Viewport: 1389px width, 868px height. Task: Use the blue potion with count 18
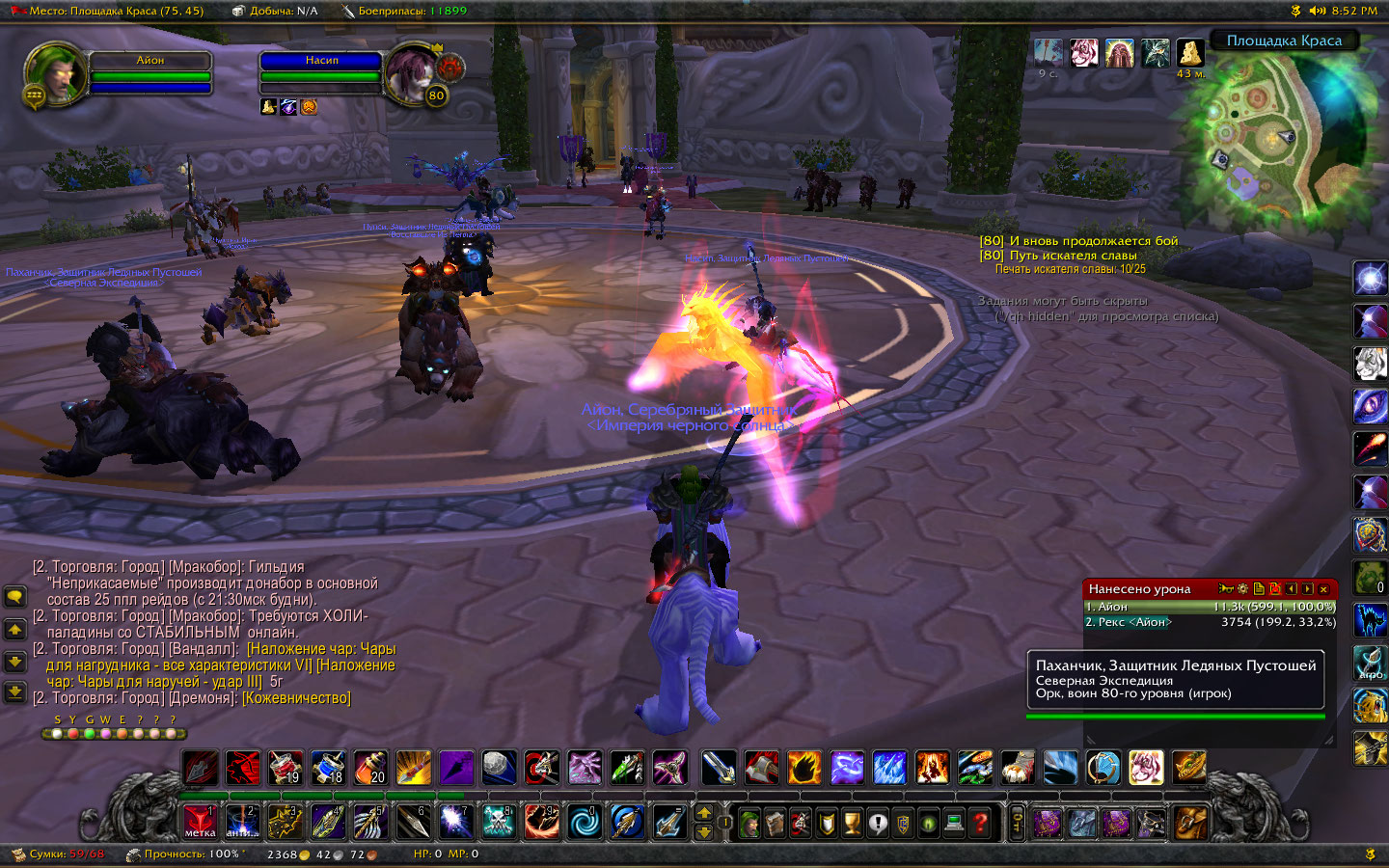(x=328, y=768)
